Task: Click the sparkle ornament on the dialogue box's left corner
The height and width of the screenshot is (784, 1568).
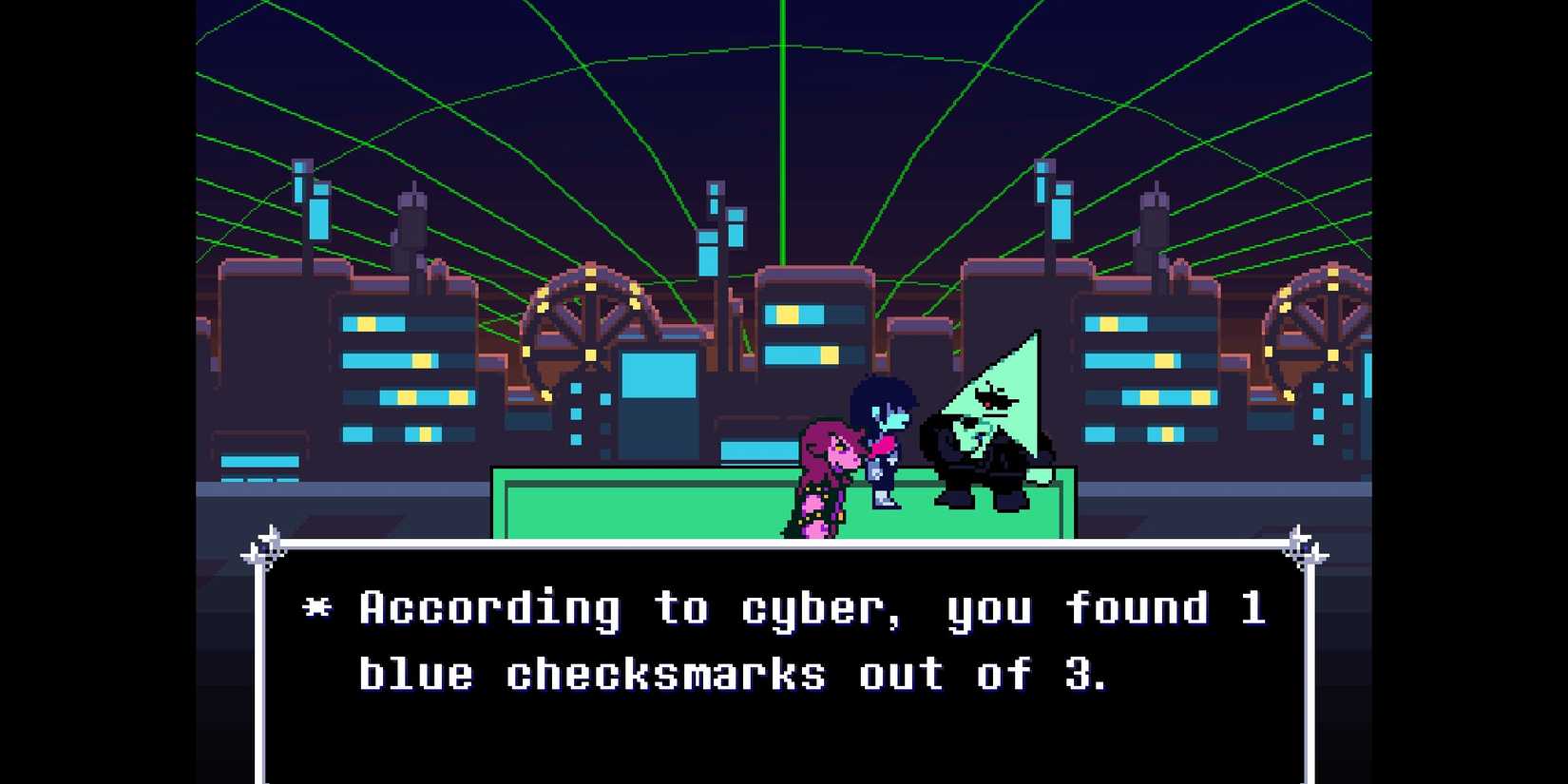Action: click(x=268, y=544)
